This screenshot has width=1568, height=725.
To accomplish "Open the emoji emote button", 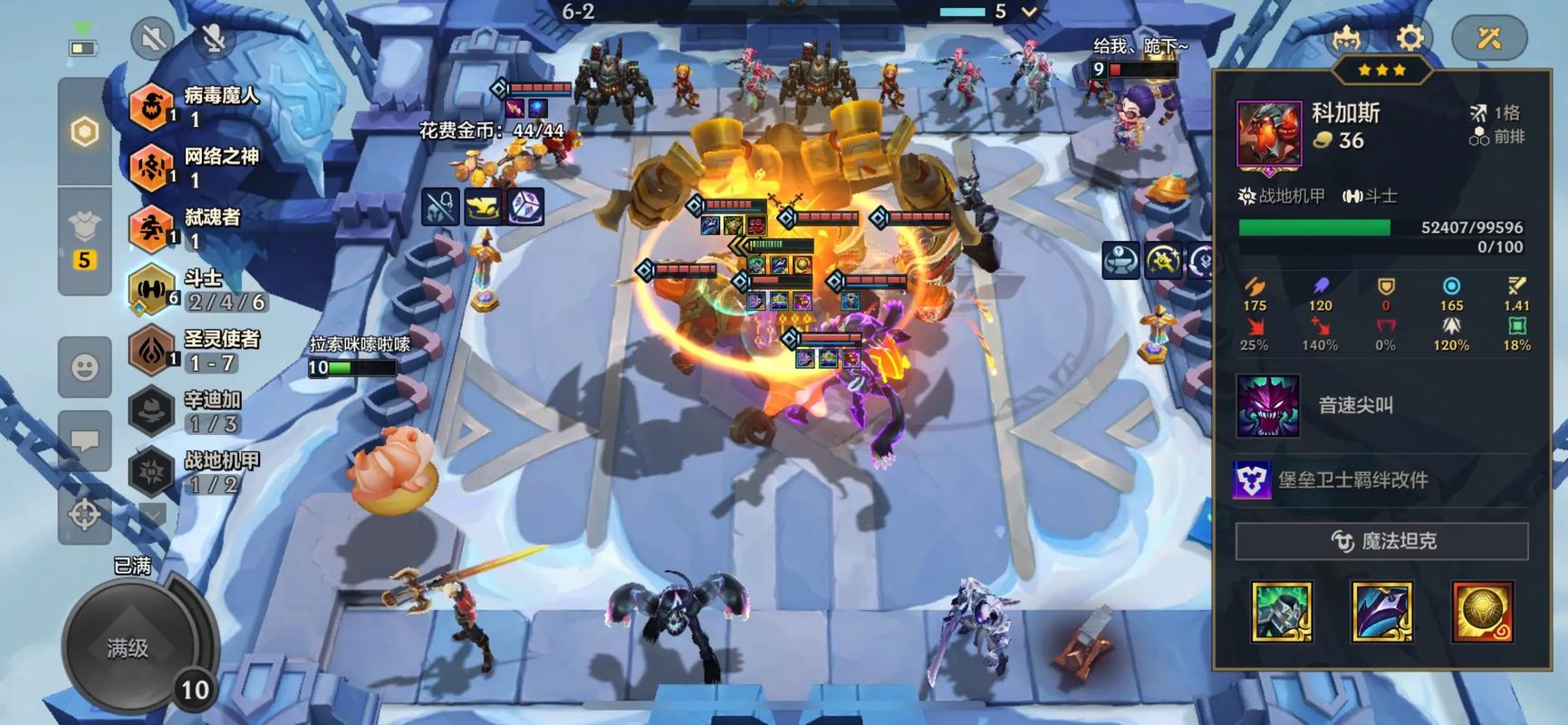I will 84,367.
